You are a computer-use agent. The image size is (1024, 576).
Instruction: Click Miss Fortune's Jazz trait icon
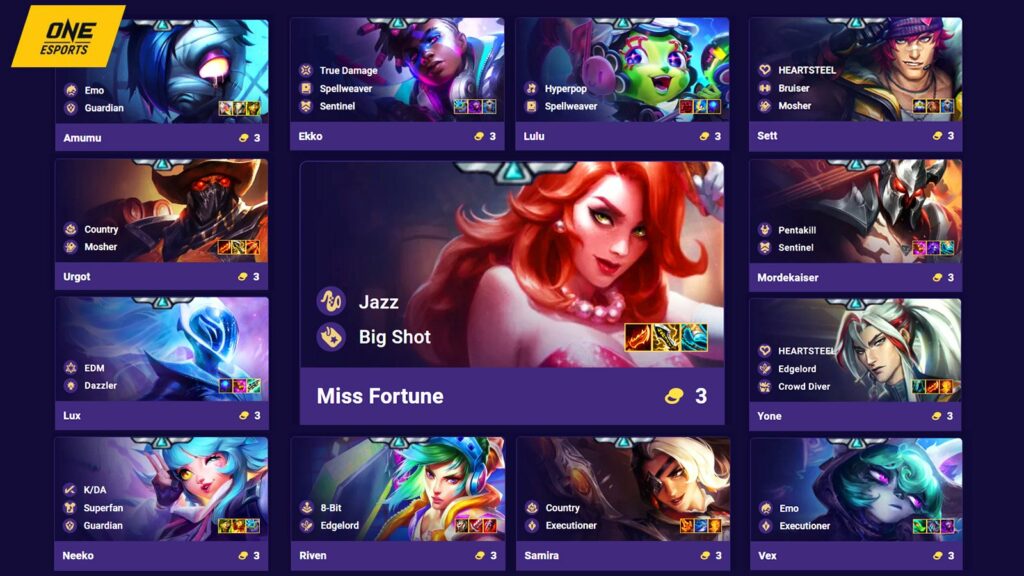[x=331, y=300]
